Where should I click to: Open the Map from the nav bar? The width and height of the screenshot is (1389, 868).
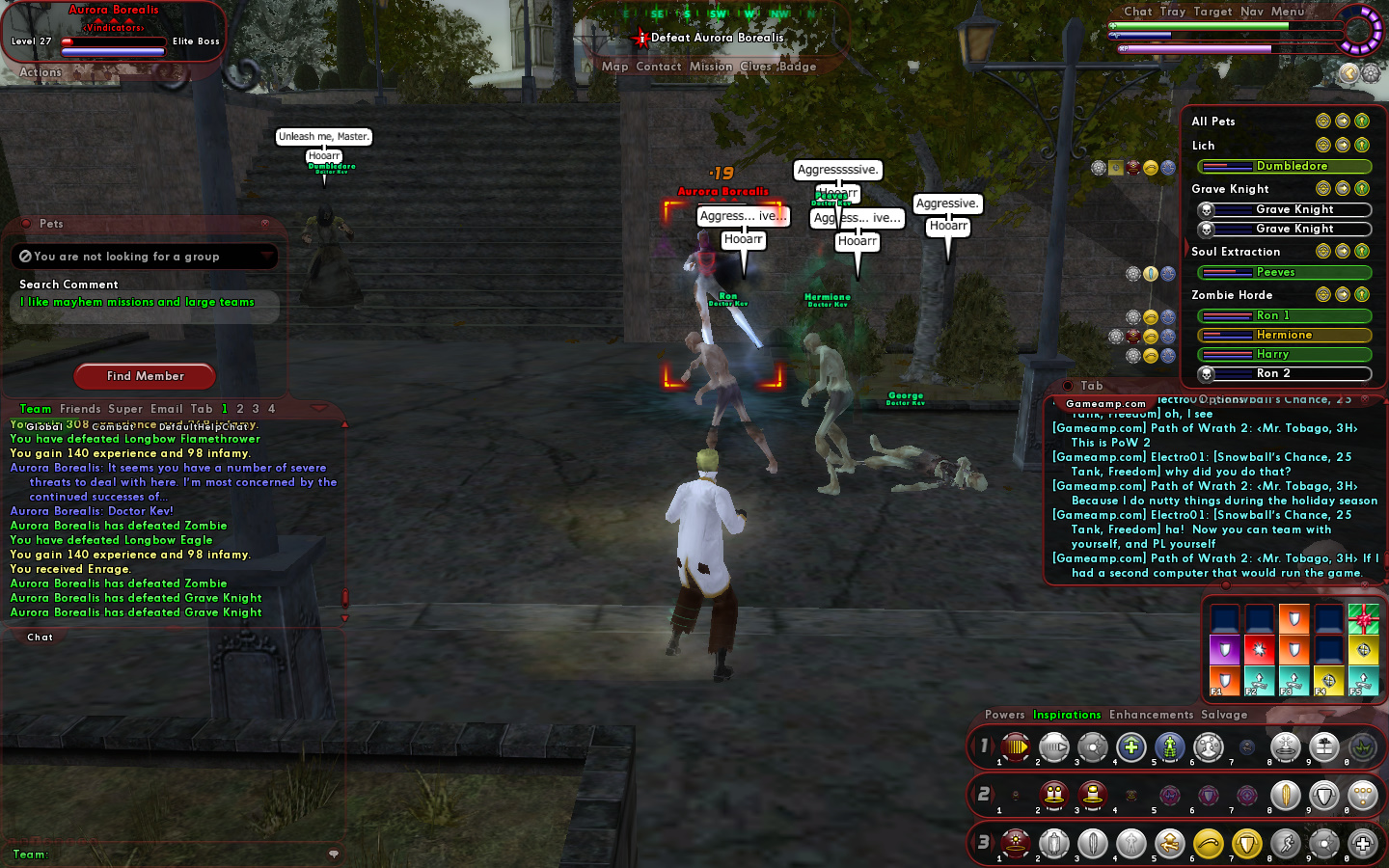pos(614,67)
